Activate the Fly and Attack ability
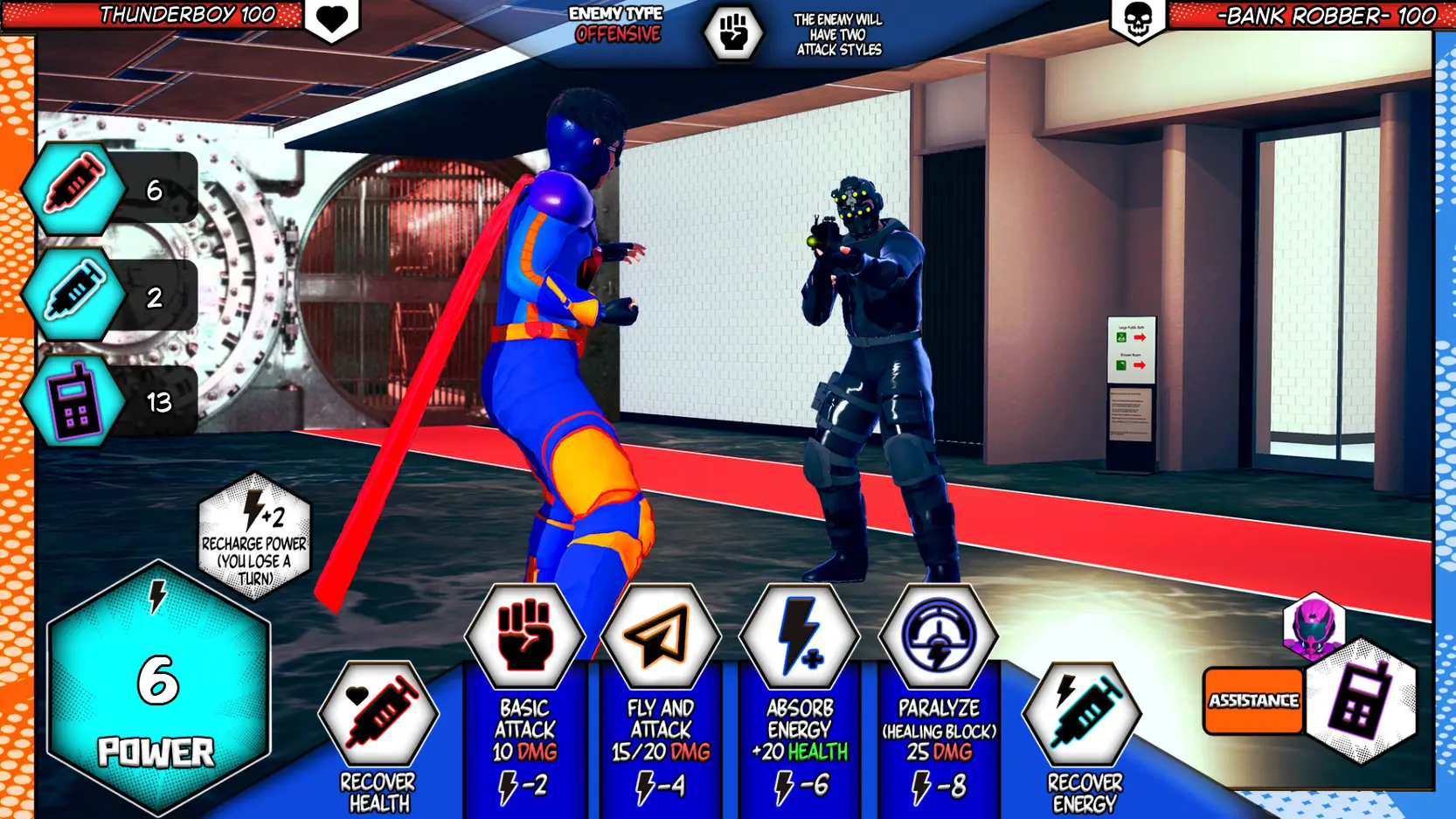 click(661, 636)
